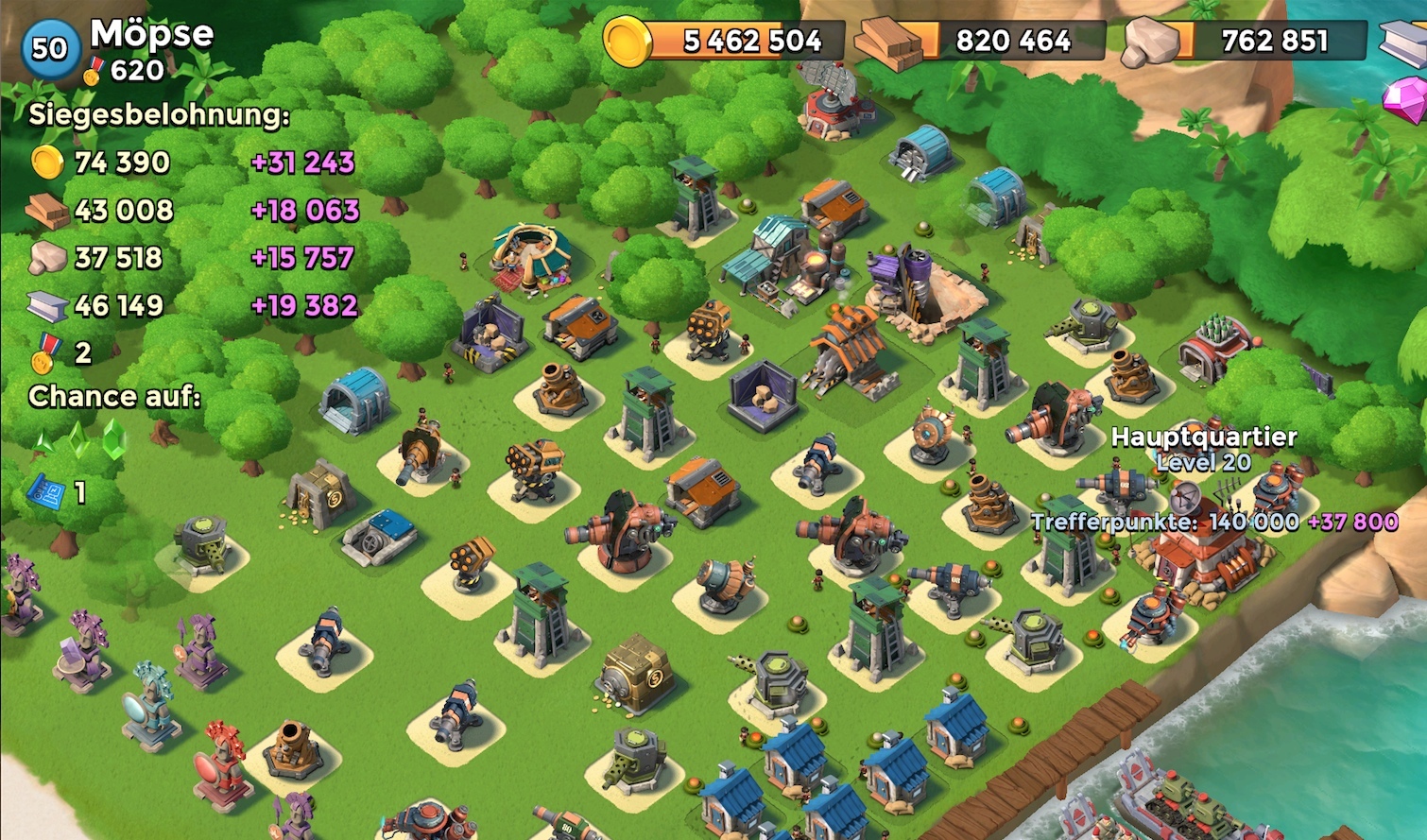
Task: Select the wood resource counter
Action: pos(983,41)
